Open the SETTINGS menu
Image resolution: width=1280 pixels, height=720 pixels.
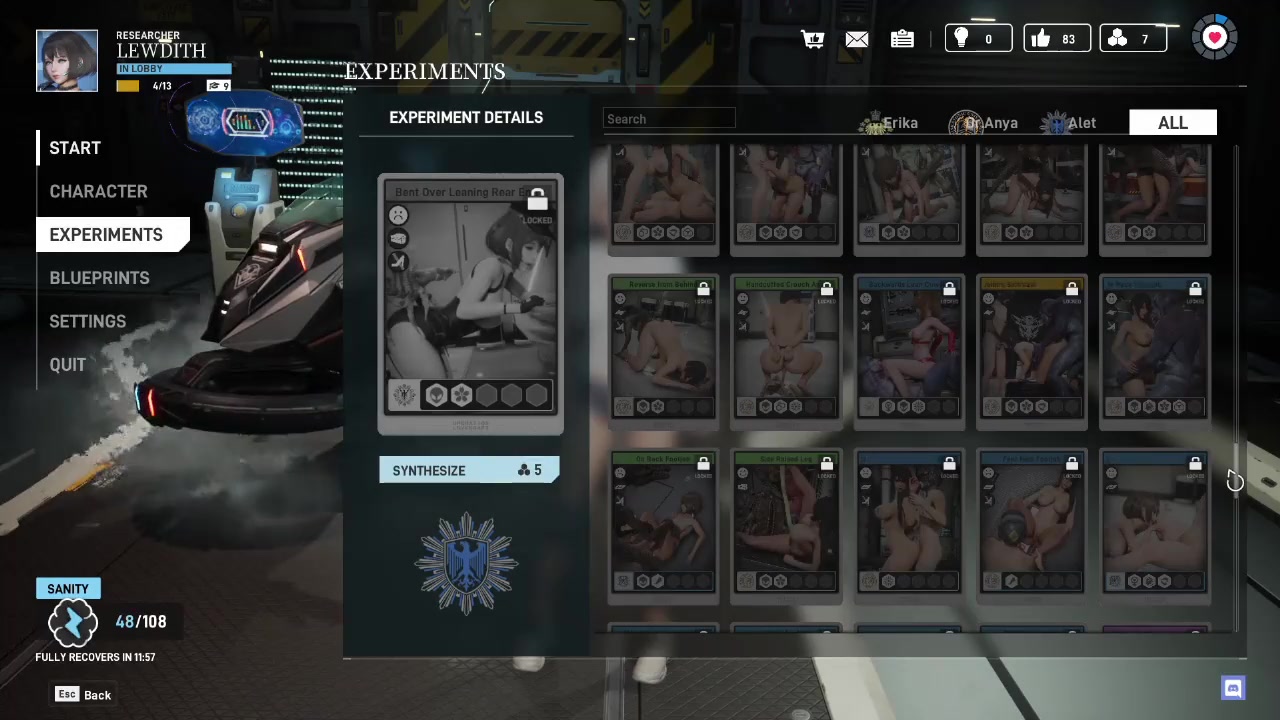88,321
